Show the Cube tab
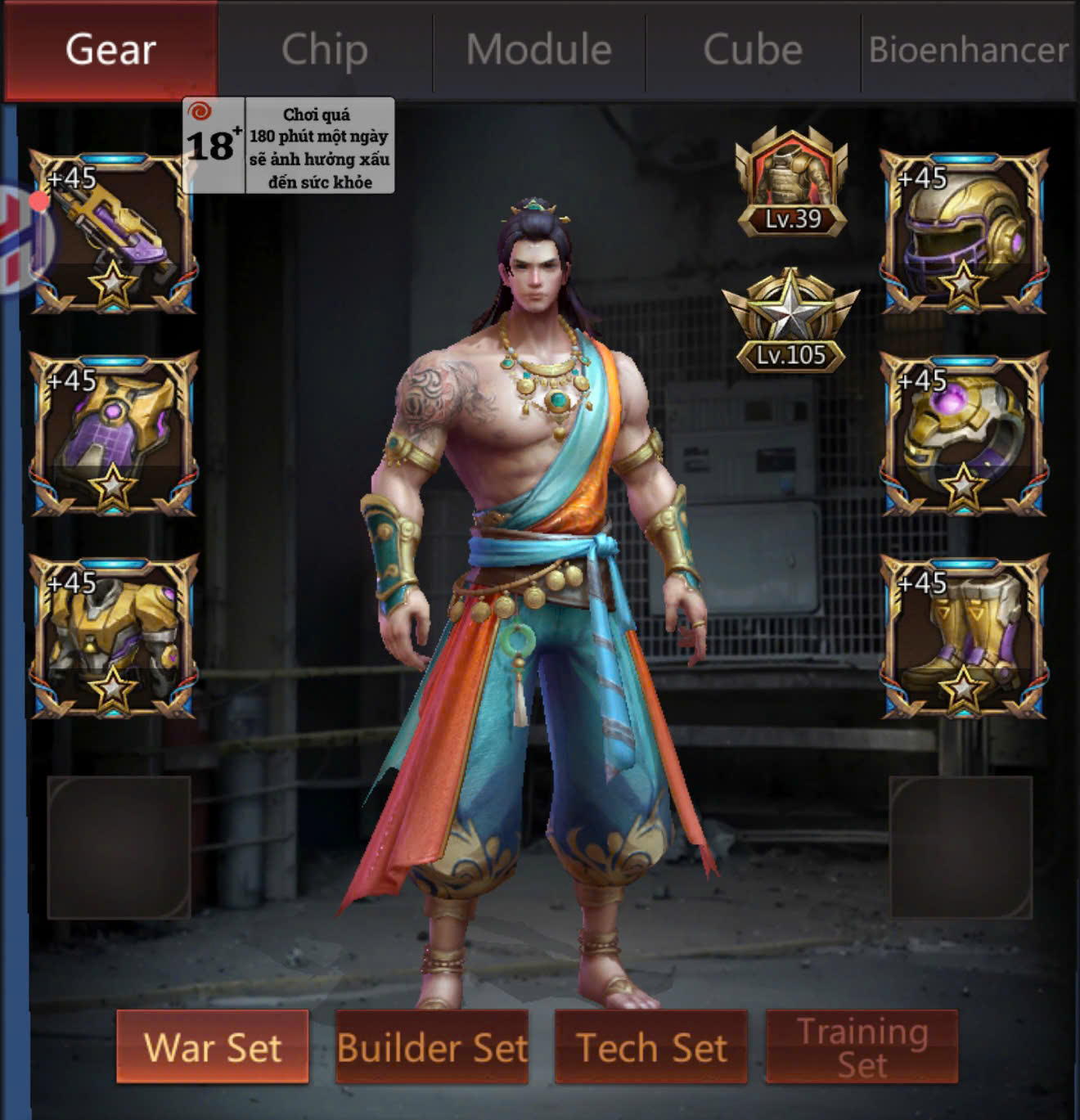Image resolution: width=1080 pixels, height=1120 pixels. tap(753, 50)
